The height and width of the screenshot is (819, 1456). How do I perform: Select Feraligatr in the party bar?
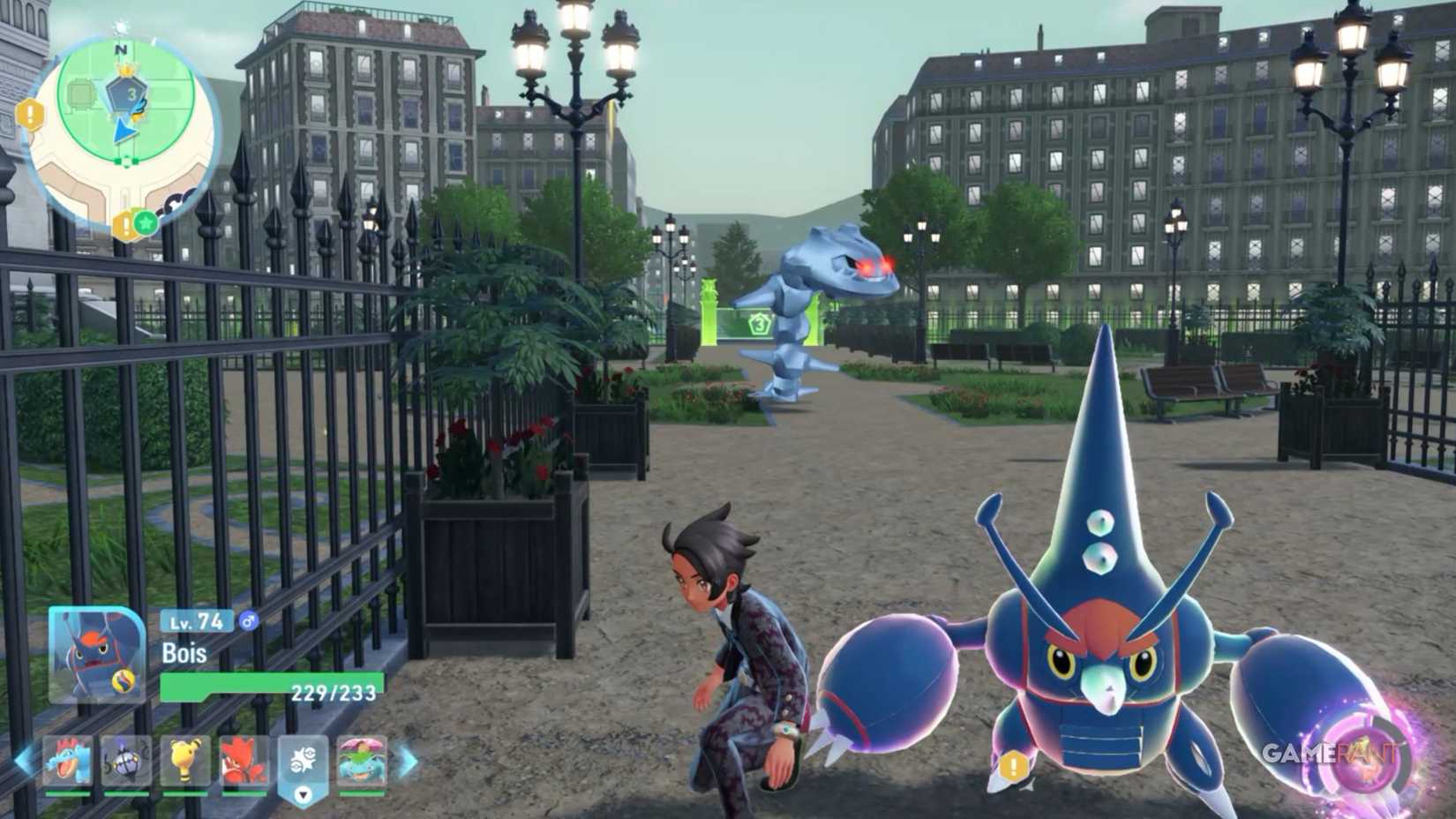pos(71,760)
